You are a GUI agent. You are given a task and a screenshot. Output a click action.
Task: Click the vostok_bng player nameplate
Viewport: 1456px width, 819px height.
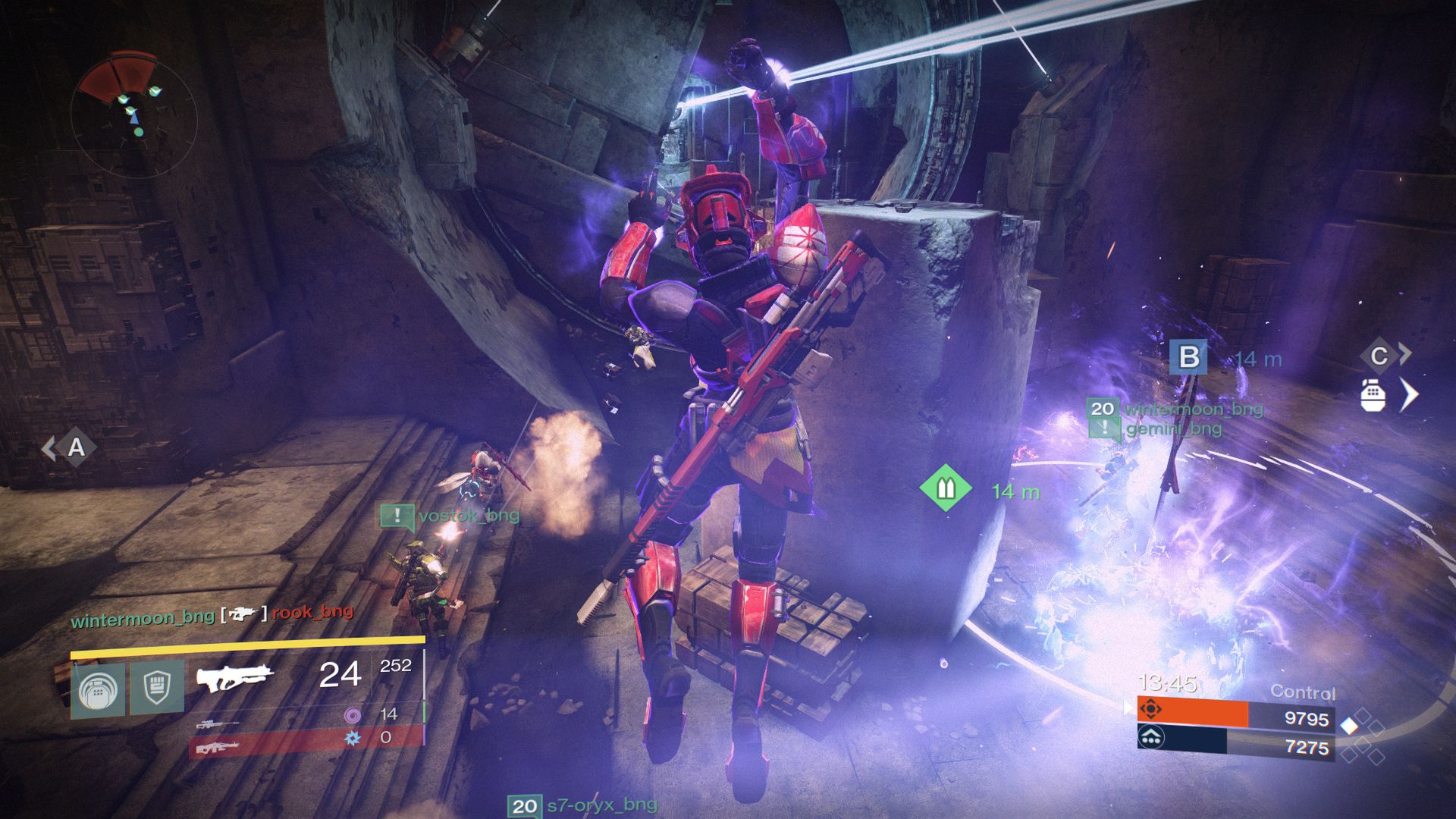(468, 516)
